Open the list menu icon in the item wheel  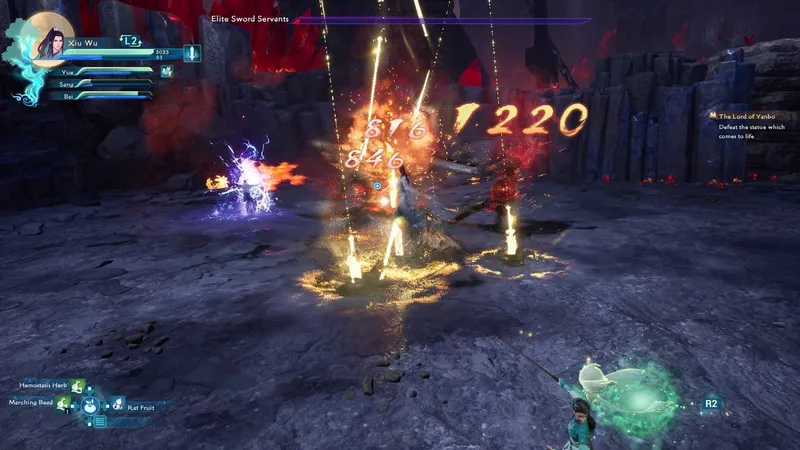99,422
